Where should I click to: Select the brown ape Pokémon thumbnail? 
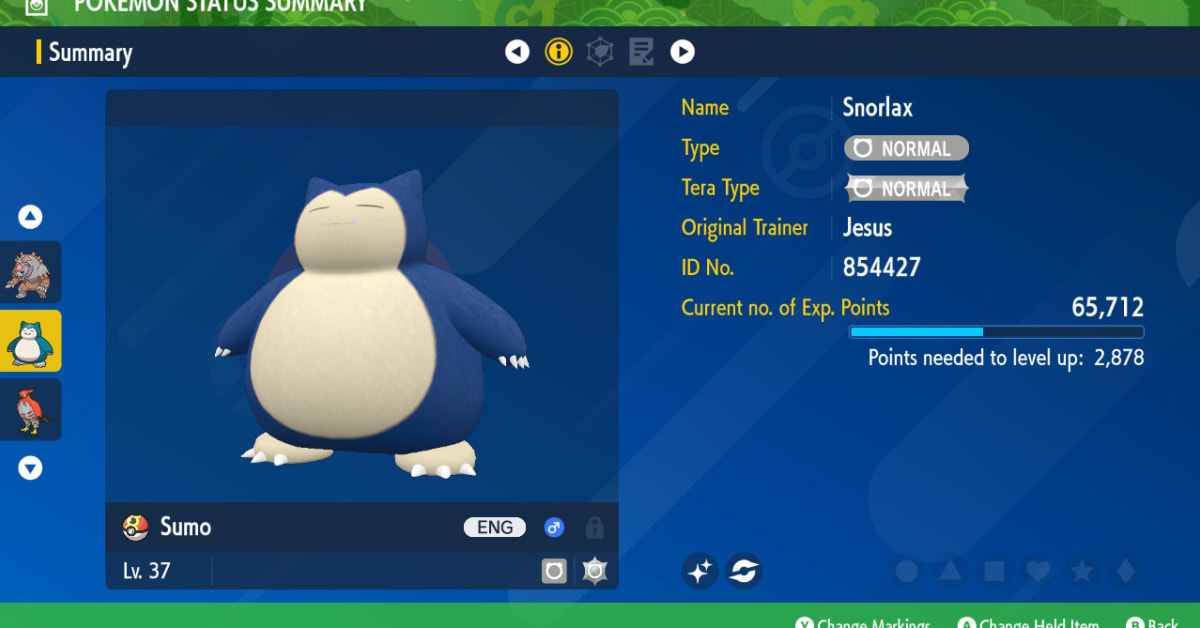[x=31, y=273]
